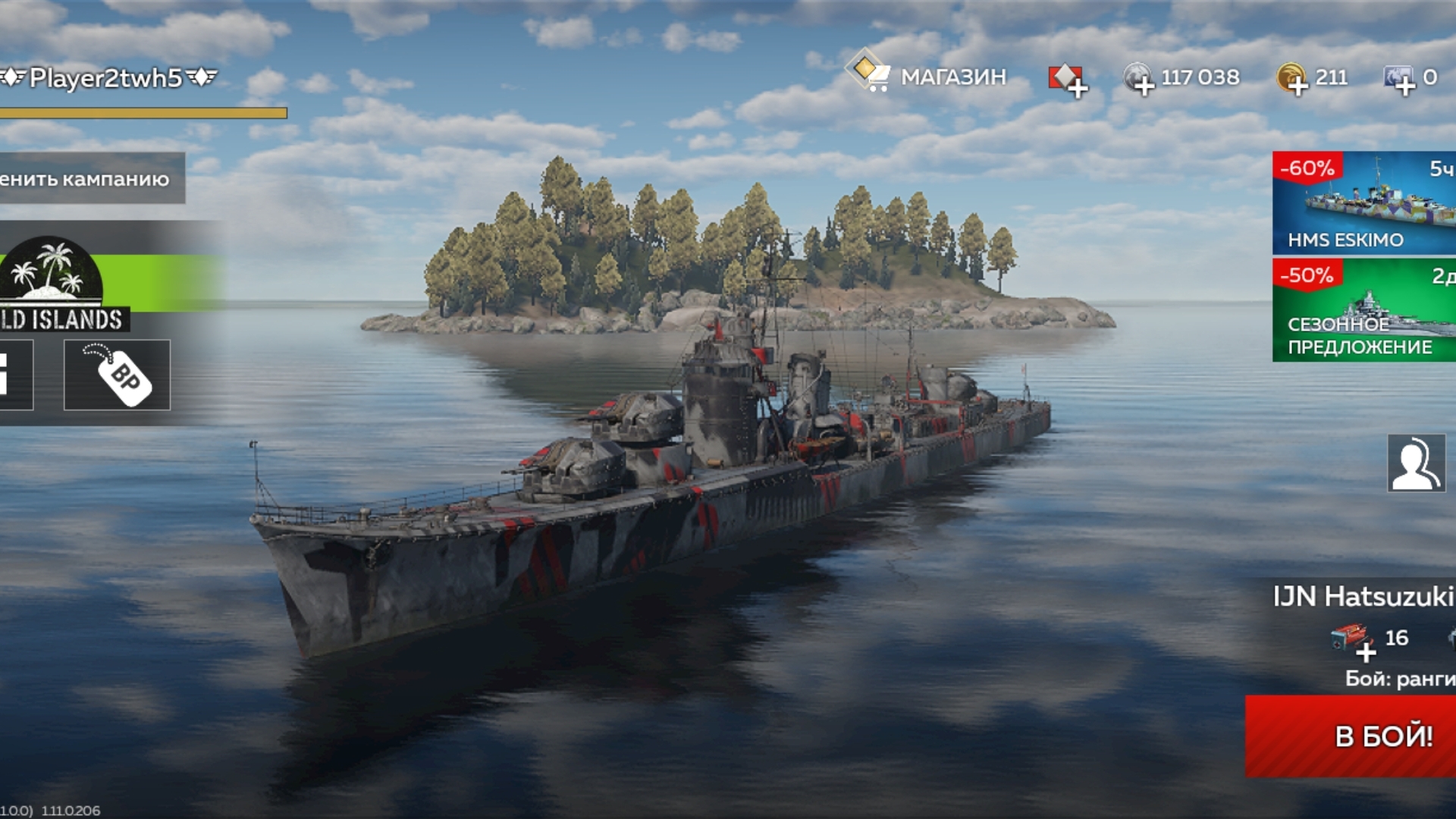Start battle with the В БОЙ! button
This screenshot has width=1456, height=819.
[x=1357, y=736]
